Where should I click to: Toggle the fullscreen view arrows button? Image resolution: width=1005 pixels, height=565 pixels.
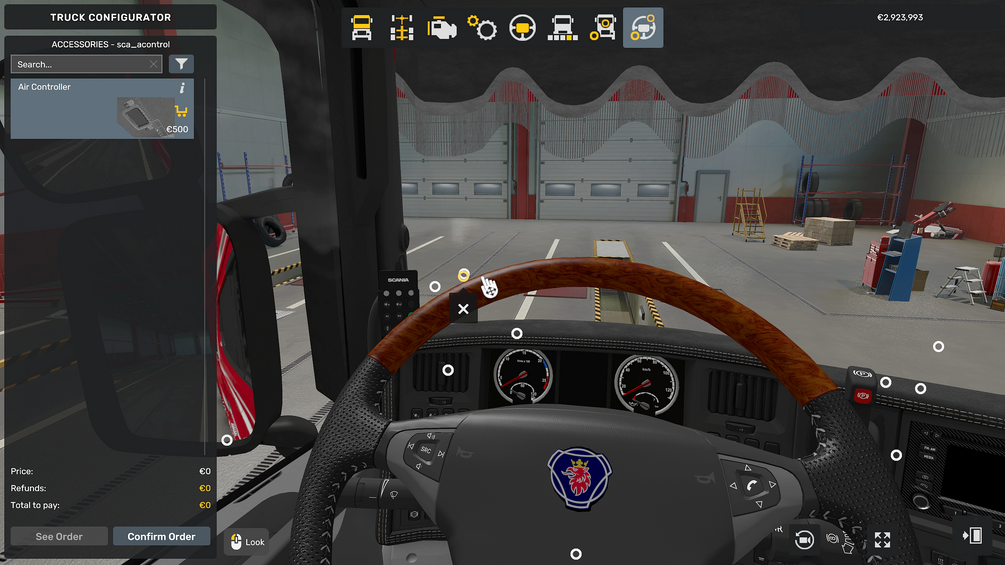tap(882, 540)
